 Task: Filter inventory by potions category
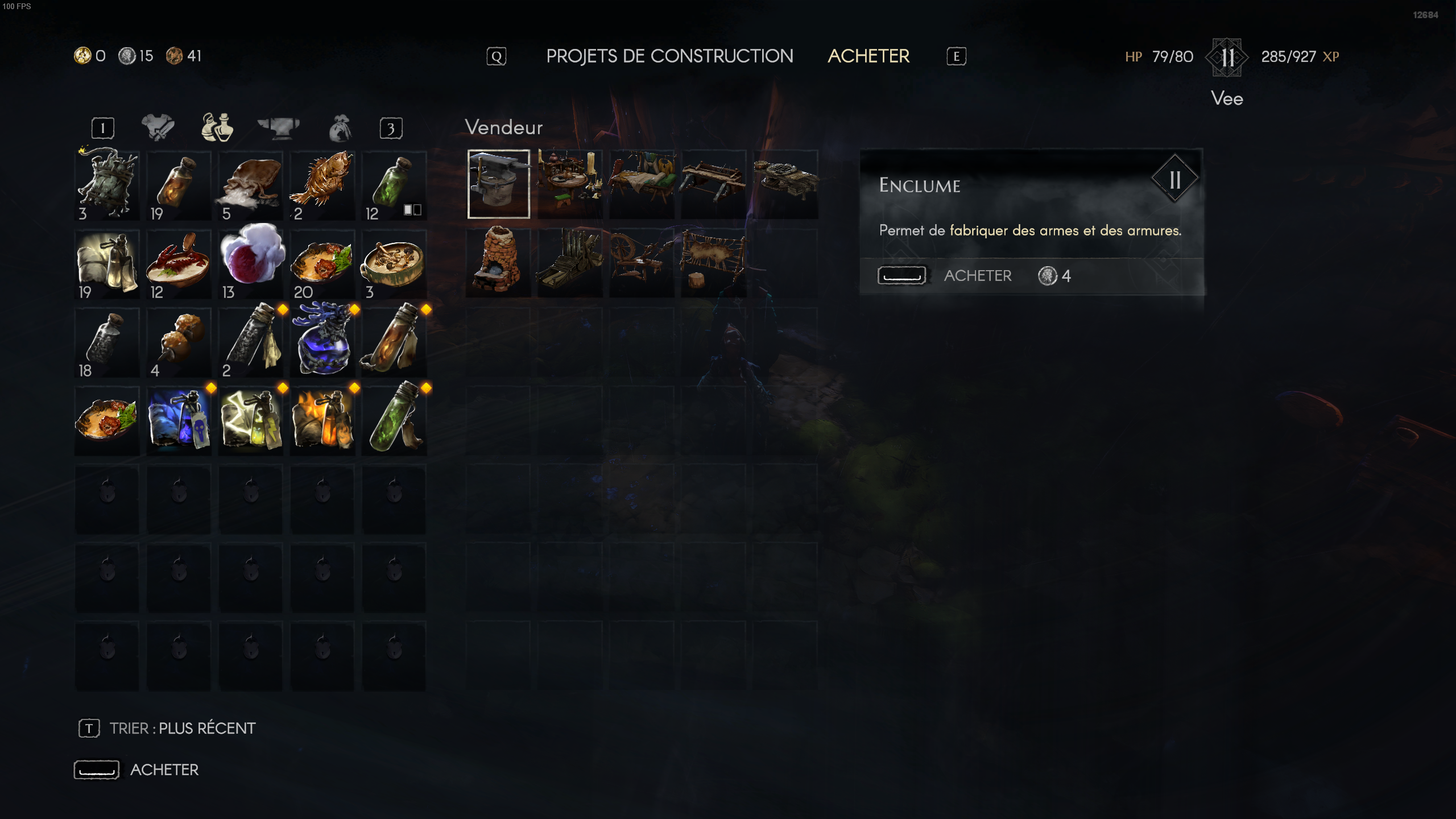[x=217, y=127]
